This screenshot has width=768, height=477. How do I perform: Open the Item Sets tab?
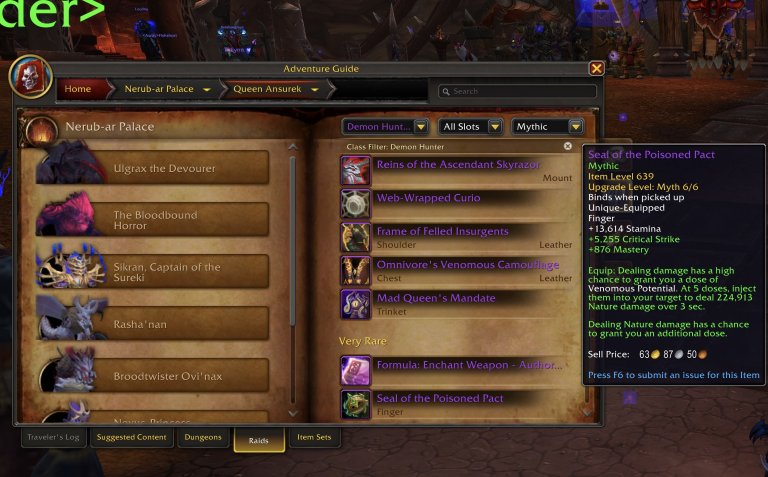click(314, 437)
